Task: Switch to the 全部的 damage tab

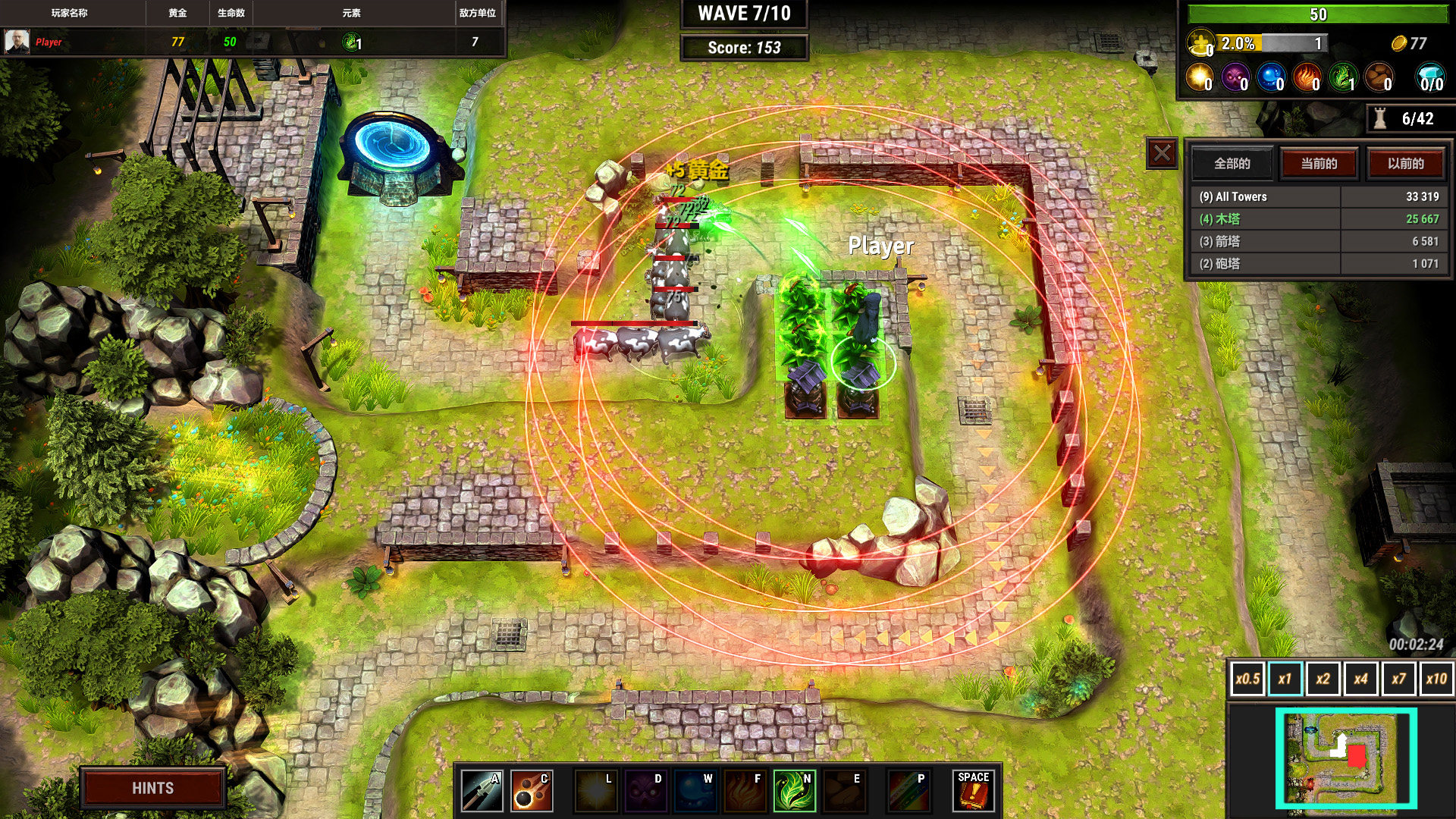Action: coord(1232,164)
